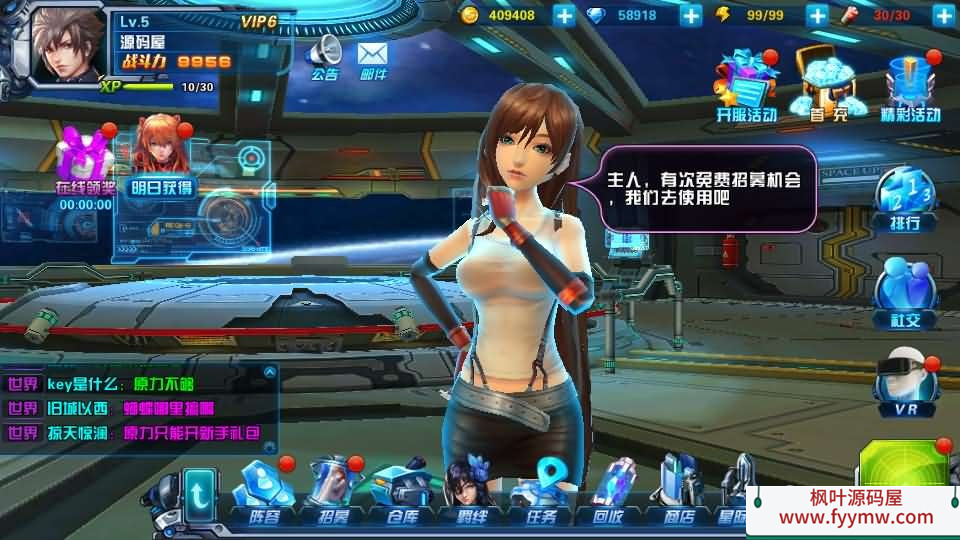This screenshot has height=540, width=960.
Task: Open the 商店 shop
Action: point(678,492)
